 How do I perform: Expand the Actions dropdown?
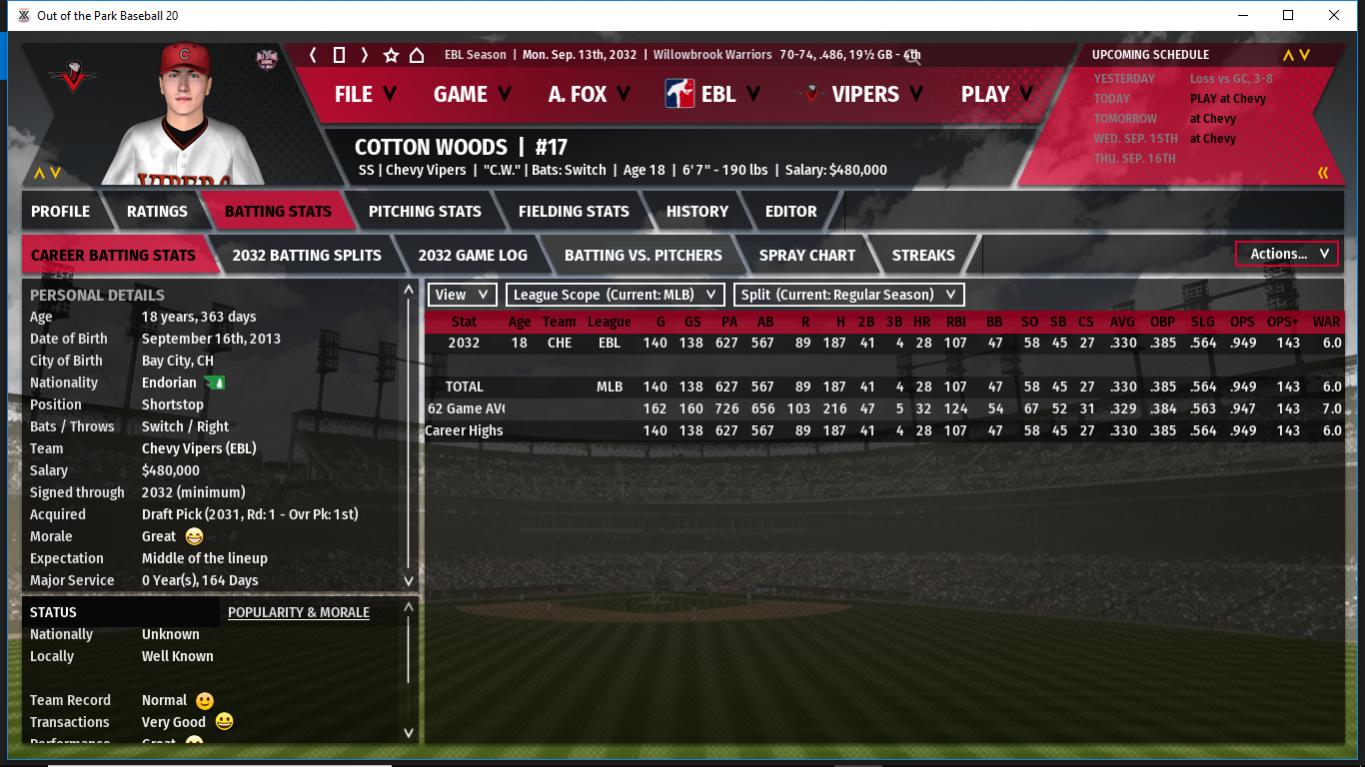pos(1288,254)
